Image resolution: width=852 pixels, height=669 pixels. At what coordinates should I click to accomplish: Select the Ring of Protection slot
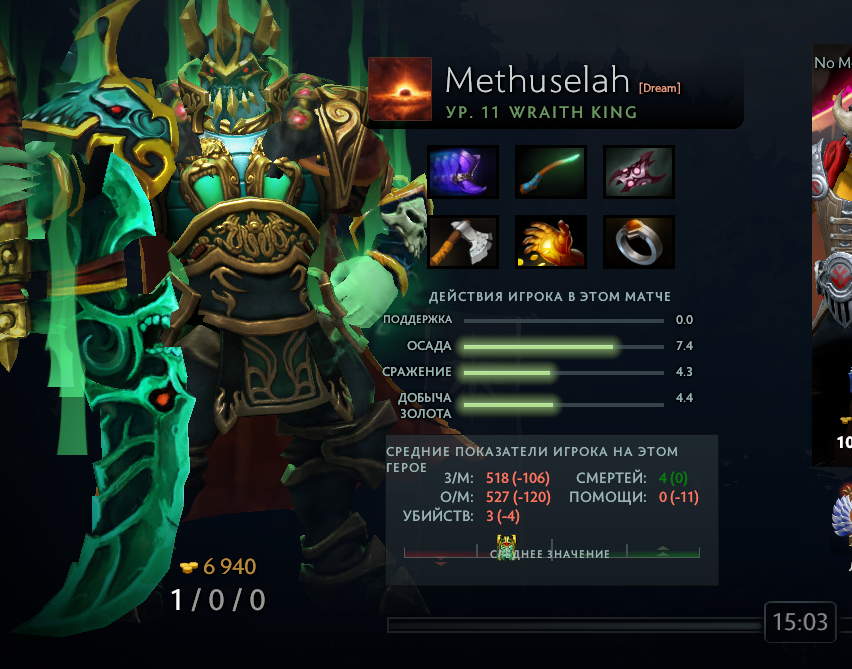(639, 242)
